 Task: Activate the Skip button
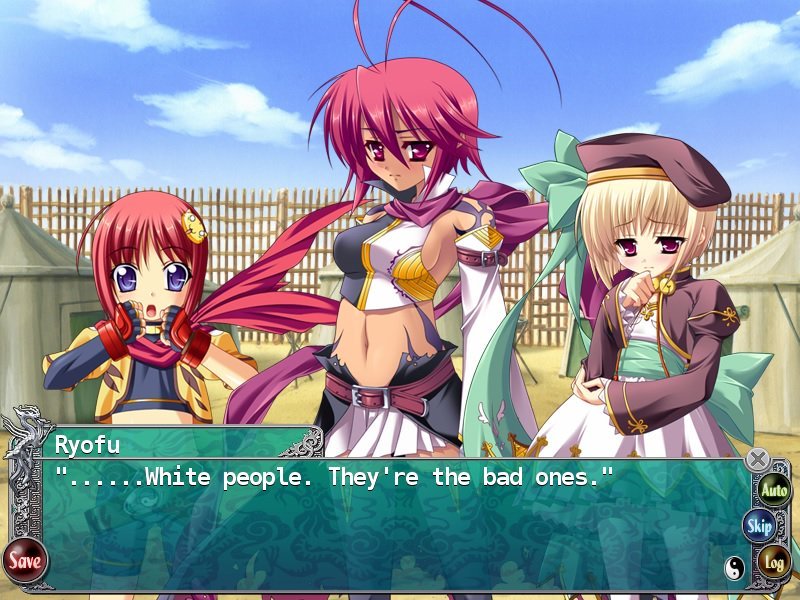[760, 526]
